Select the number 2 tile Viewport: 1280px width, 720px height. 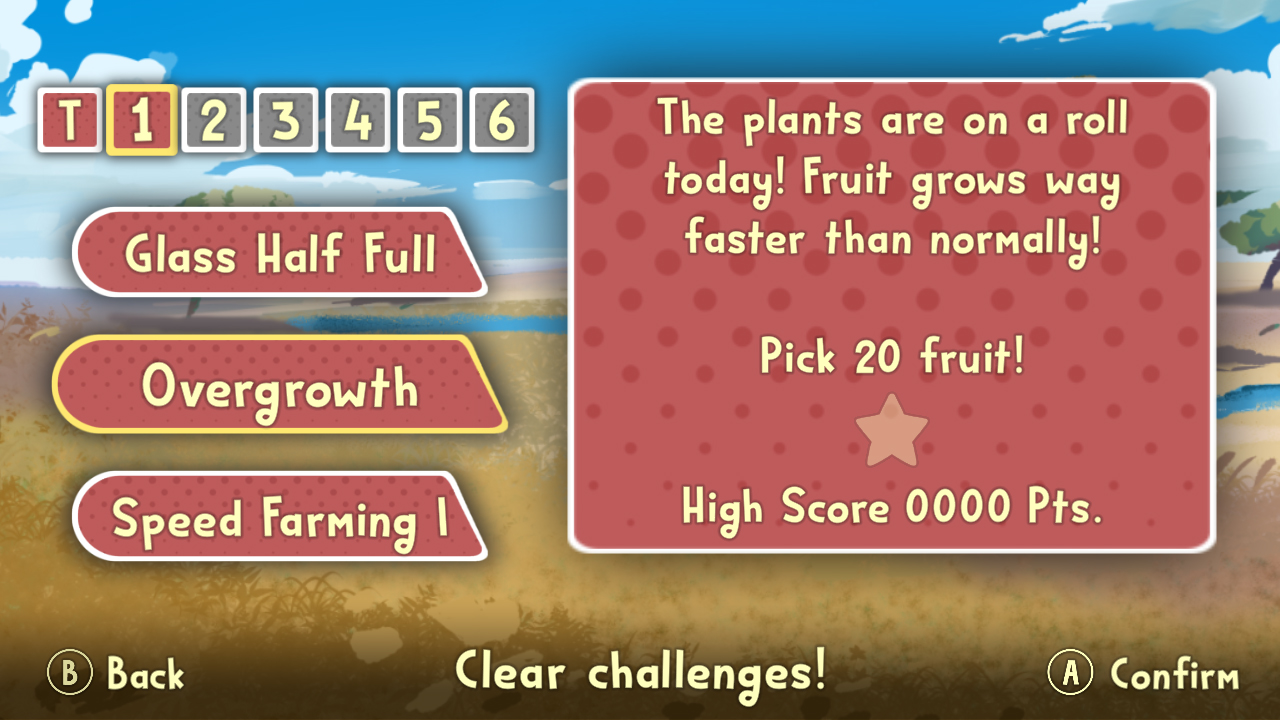(x=215, y=120)
